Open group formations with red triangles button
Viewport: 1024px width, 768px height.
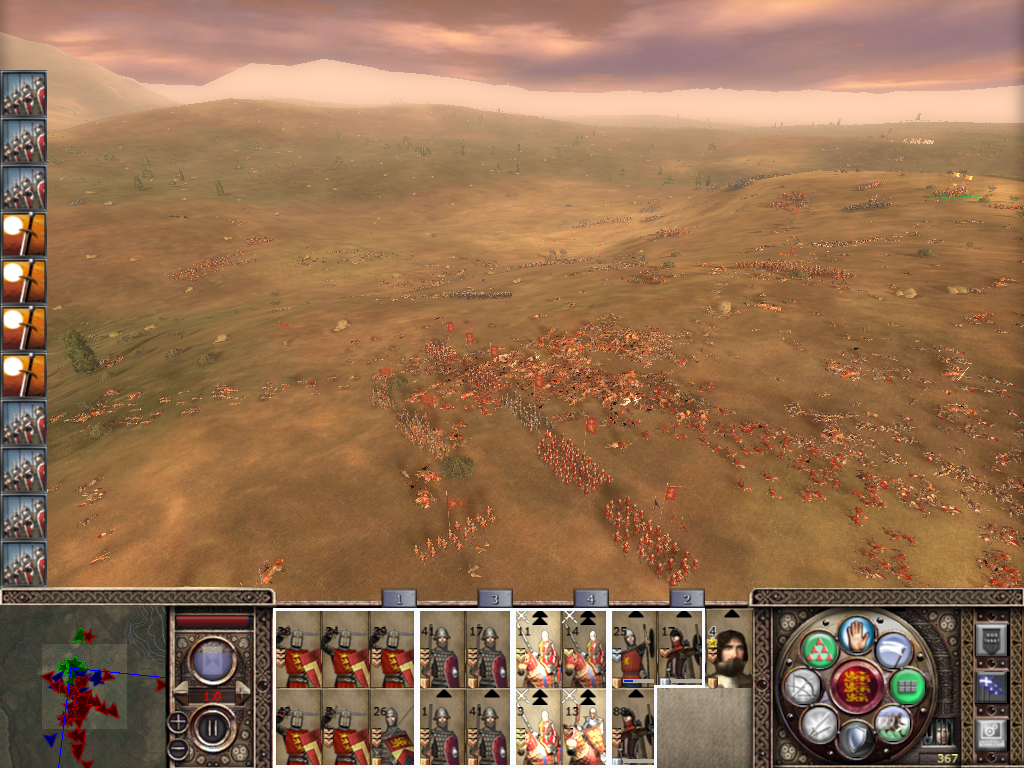(x=820, y=649)
